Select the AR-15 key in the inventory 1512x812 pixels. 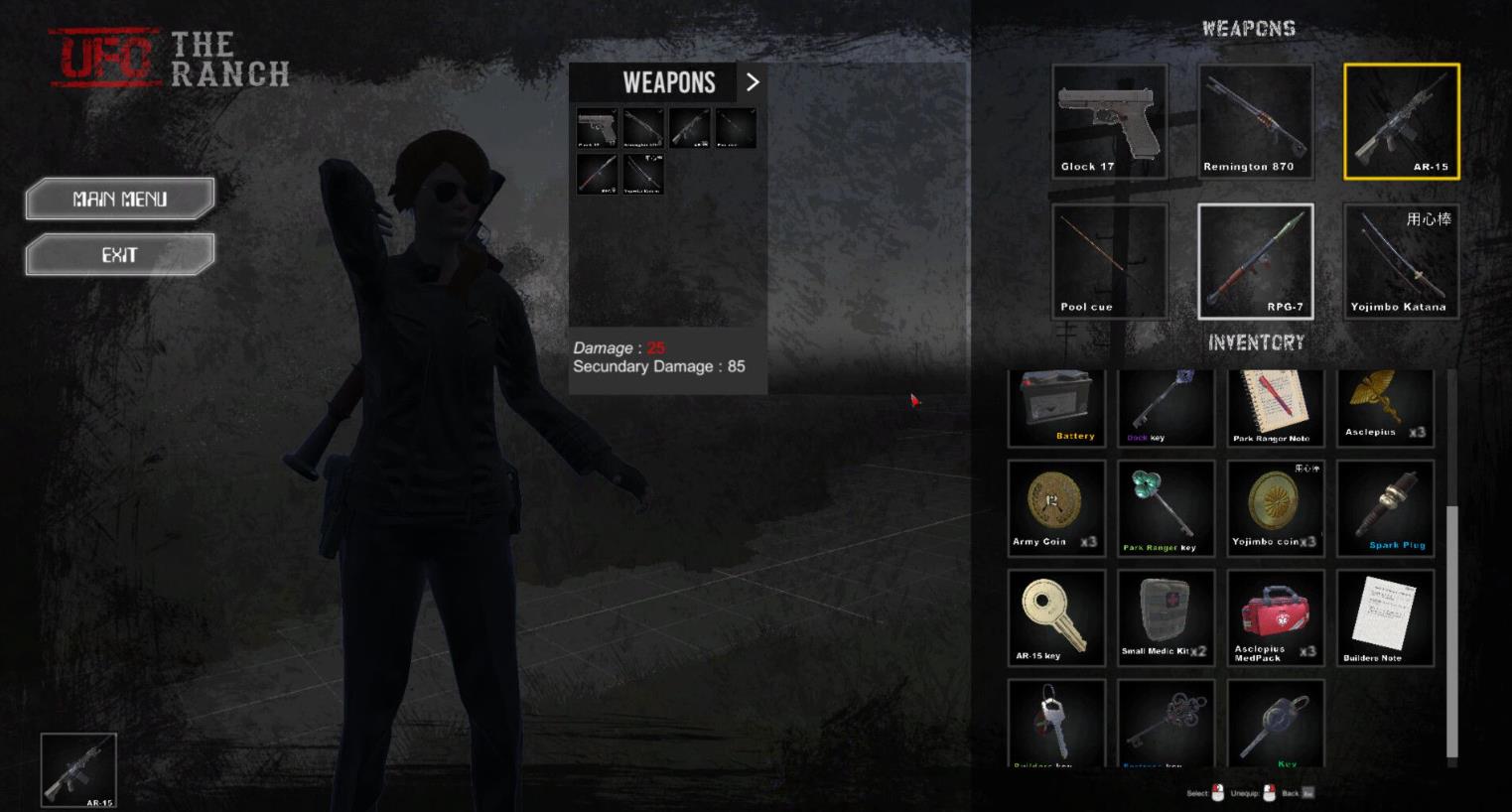pyautogui.click(x=1056, y=617)
